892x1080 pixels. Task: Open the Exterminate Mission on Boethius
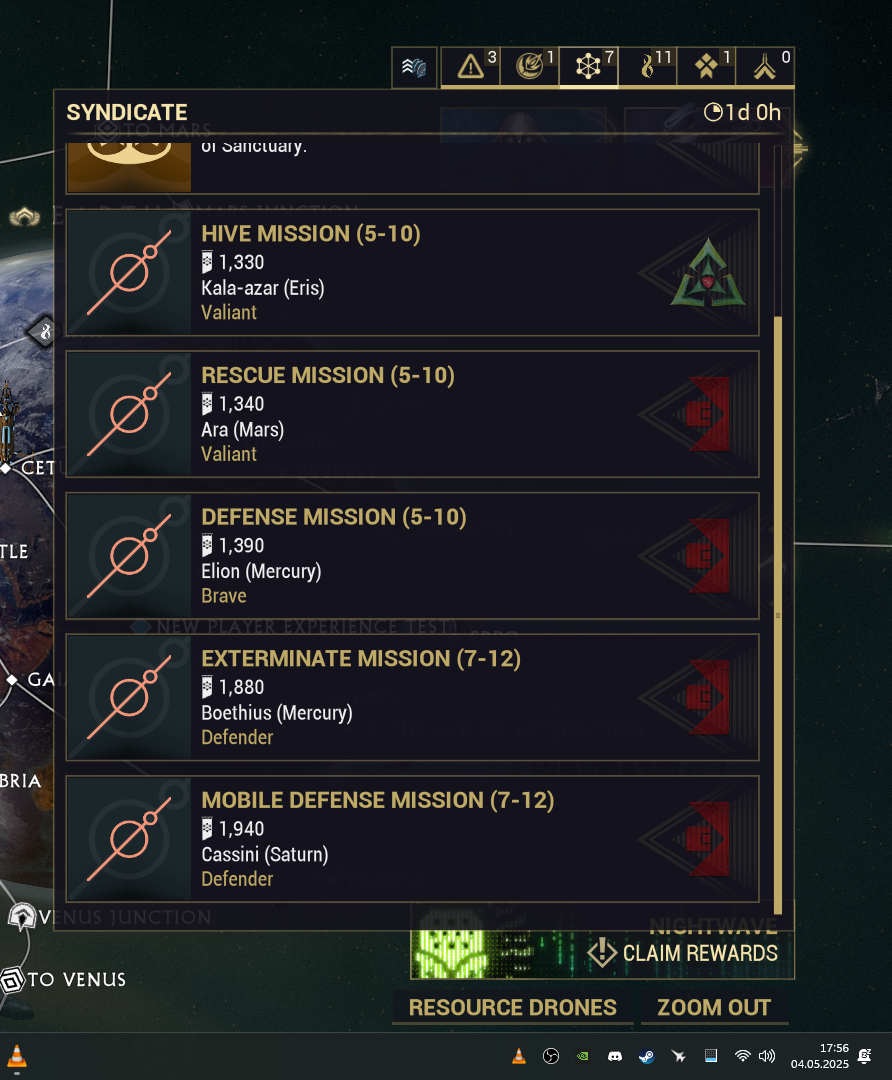(x=412, y=698)
